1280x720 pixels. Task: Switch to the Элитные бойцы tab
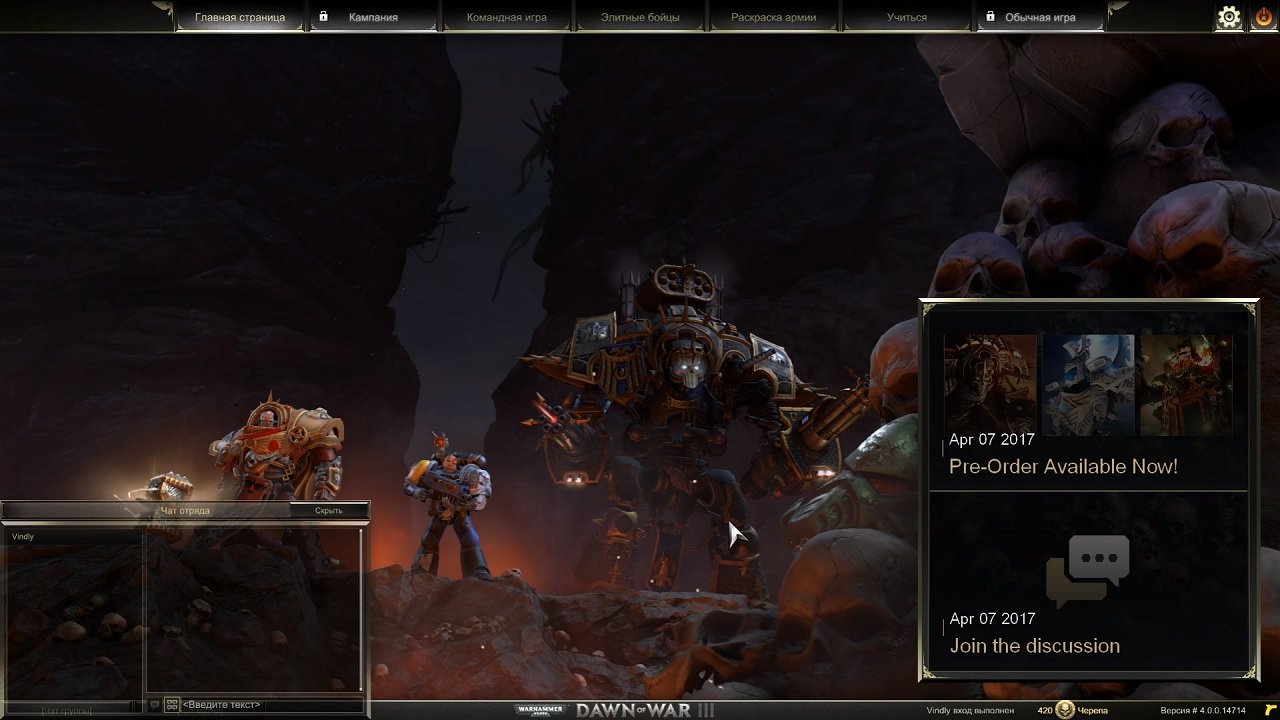(641, 16)
